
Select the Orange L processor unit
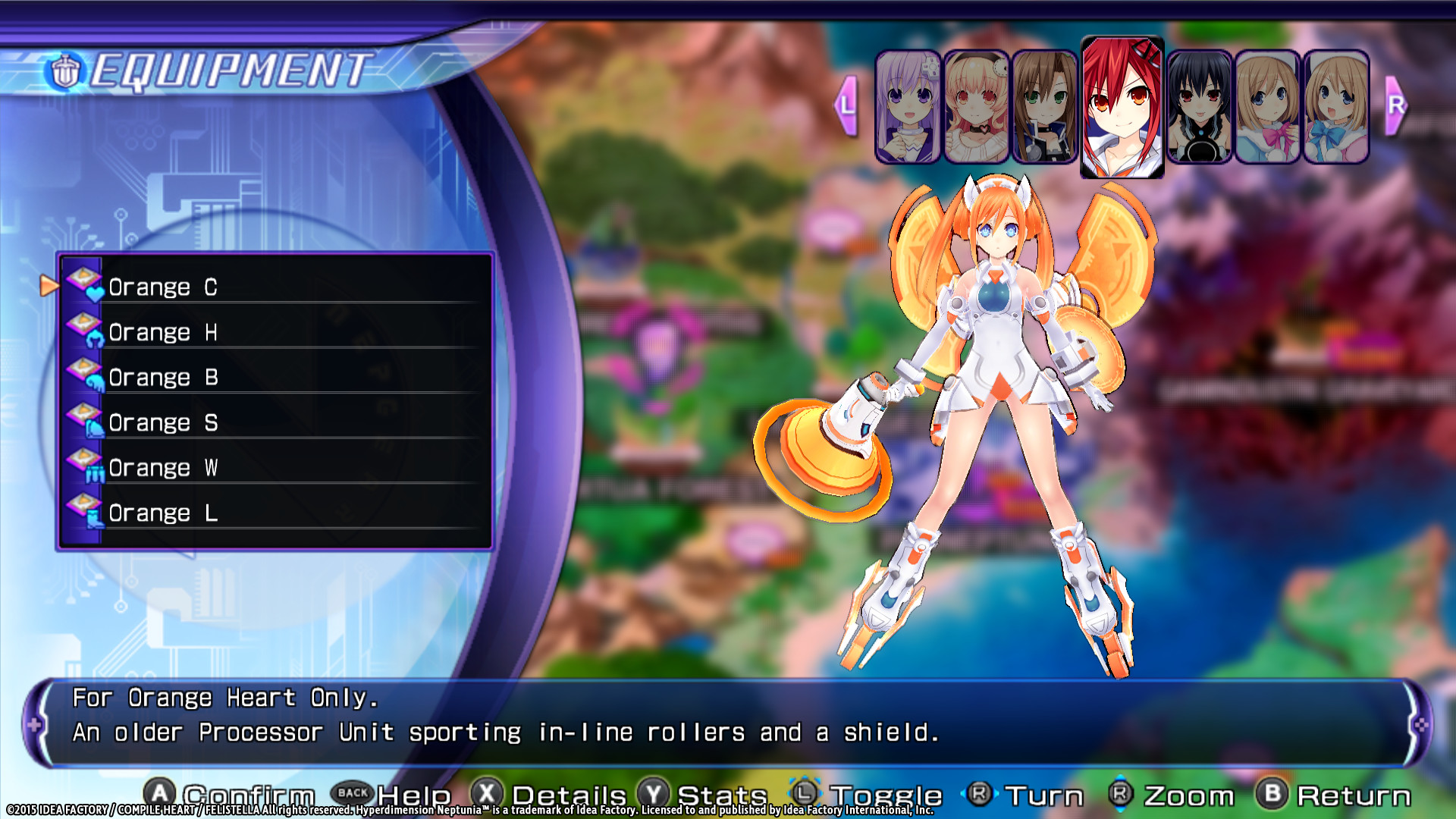(273, 513)
